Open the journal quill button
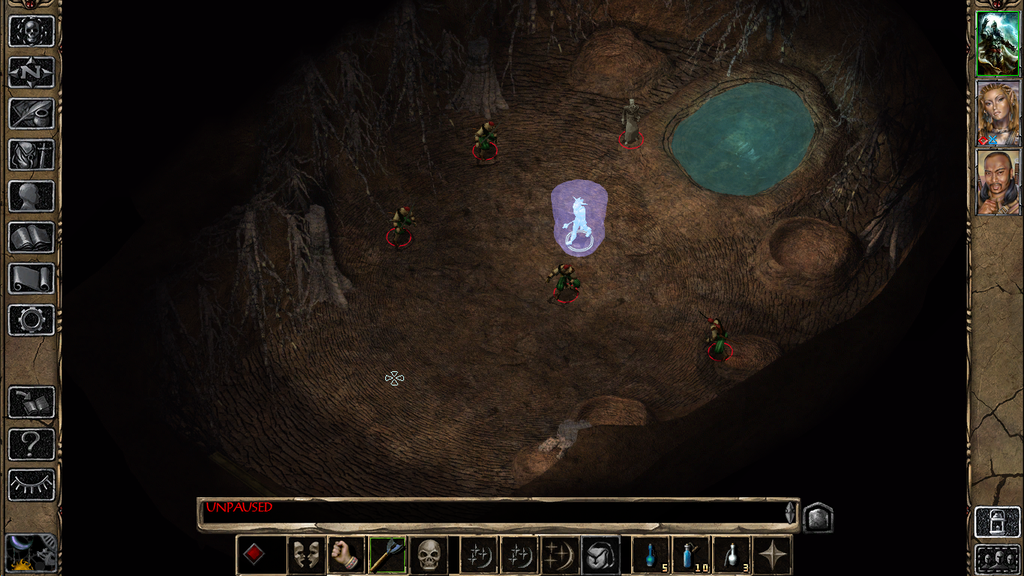1024x576 pixels. 31,113
